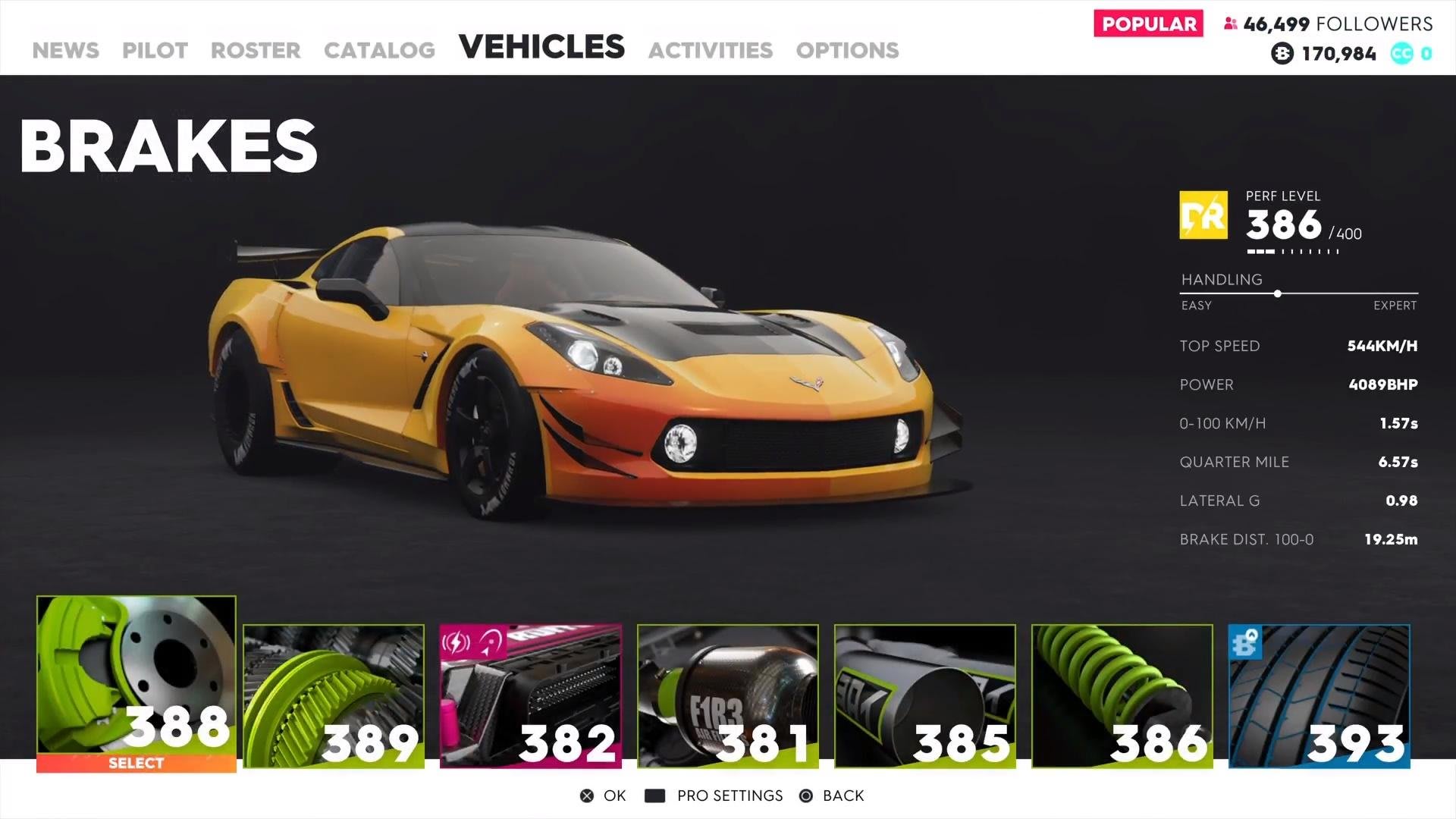Select the F1R3 air filter part 381
This screenshot has width=1456, height=819.
click(x=728, y=695)
